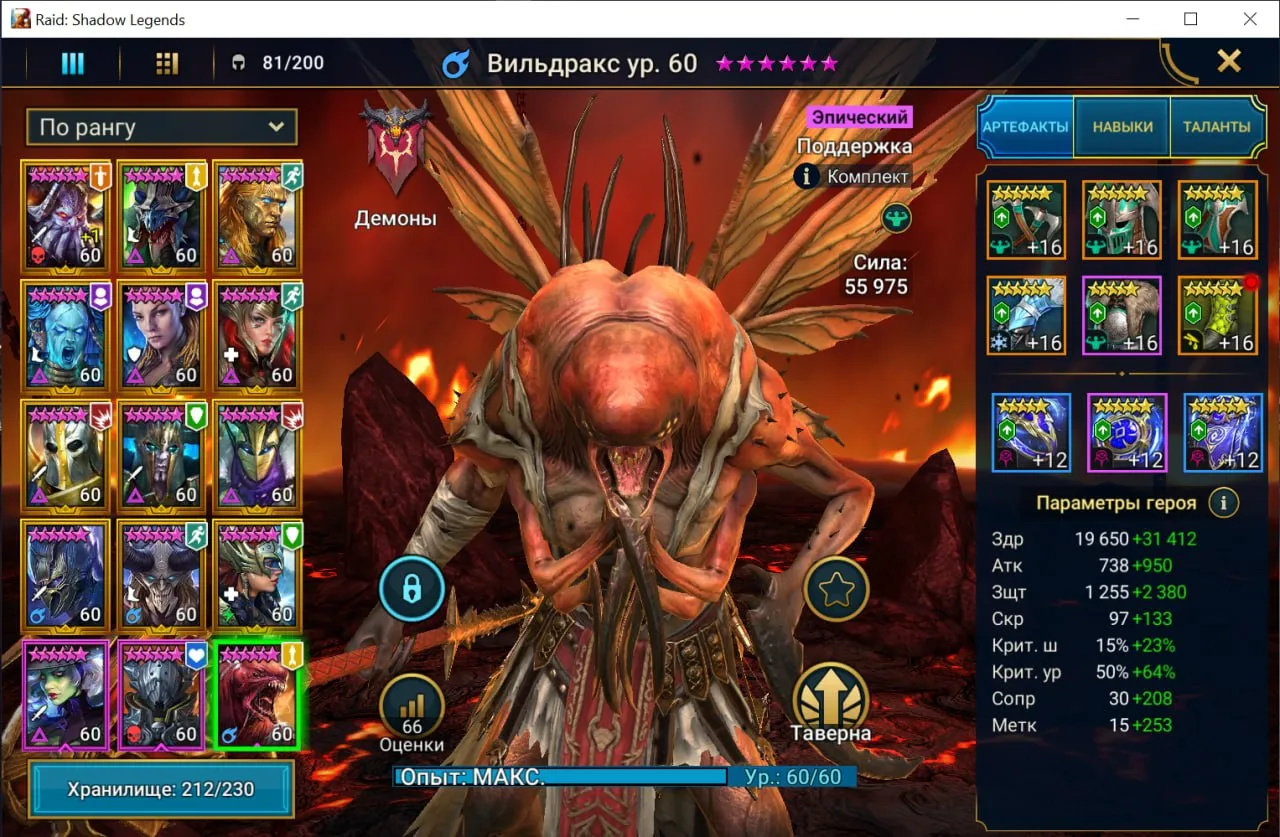Mark champion with the star favorite button
Image resolution: width=1280 pixels, height=837 pixels.
point(836,589)
